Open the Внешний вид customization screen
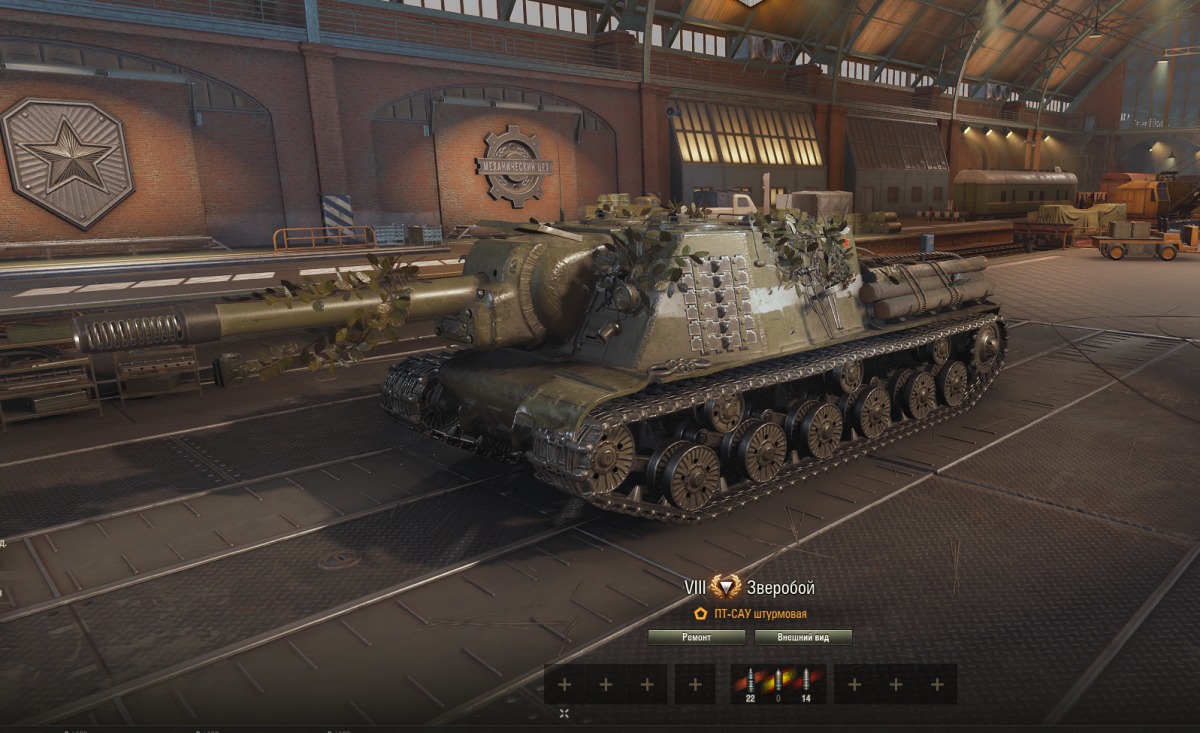This screenshot has width=1200, height=733. tap(803, 637)
